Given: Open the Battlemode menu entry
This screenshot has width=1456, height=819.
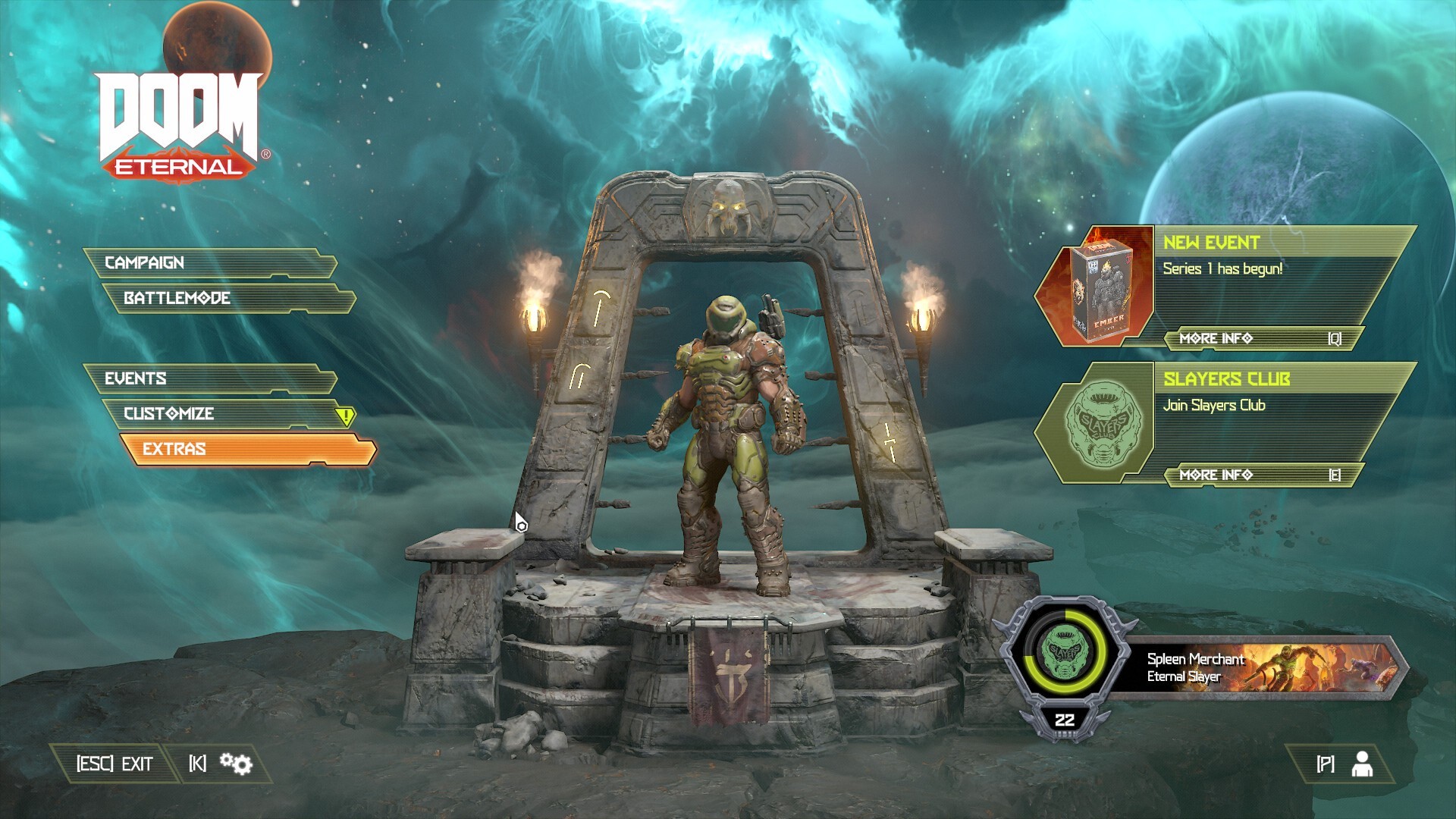Looking at the screenshot, I should (176, 299).
